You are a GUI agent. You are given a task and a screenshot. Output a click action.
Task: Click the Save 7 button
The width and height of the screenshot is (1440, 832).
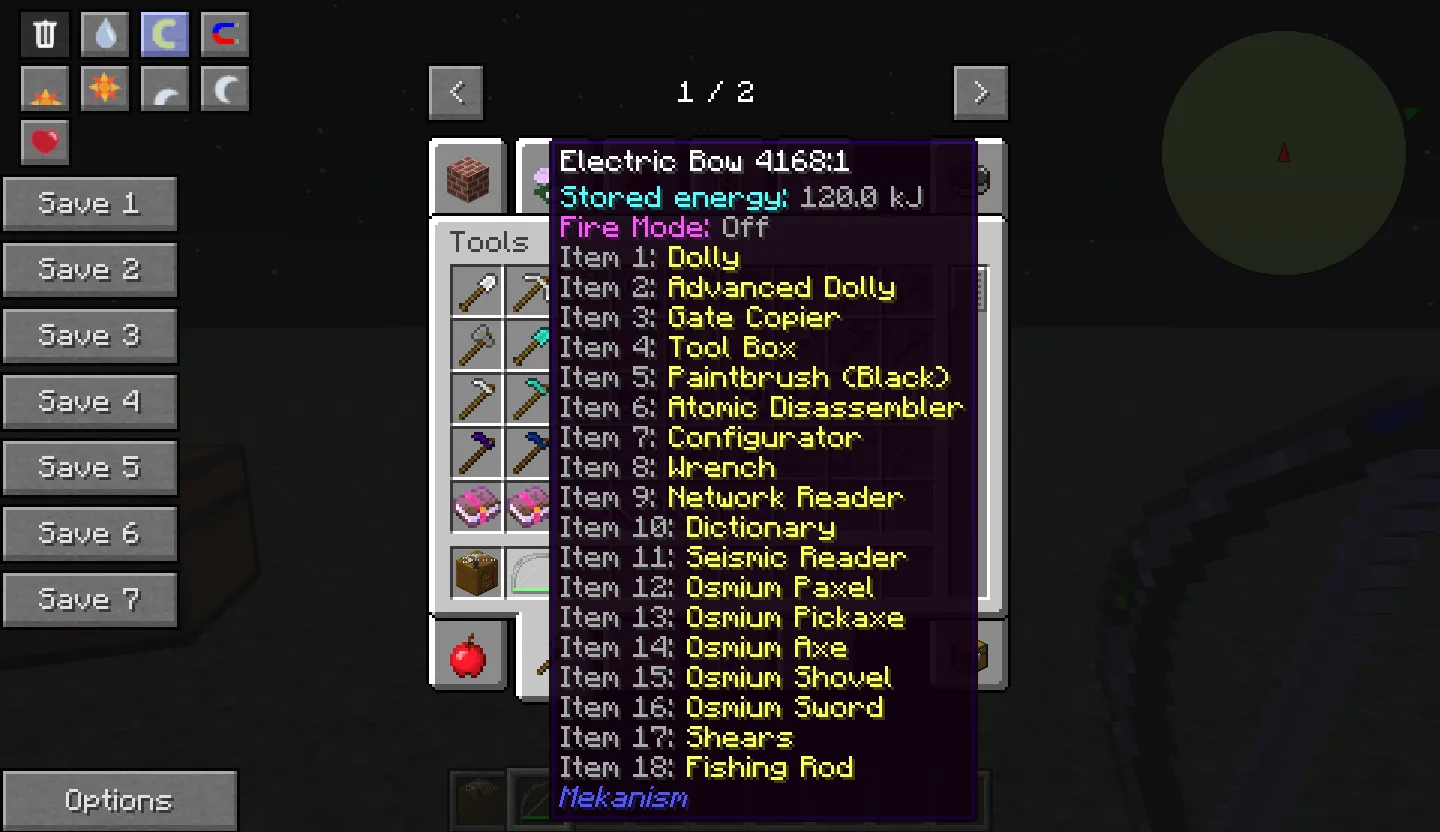click(90, 599)
